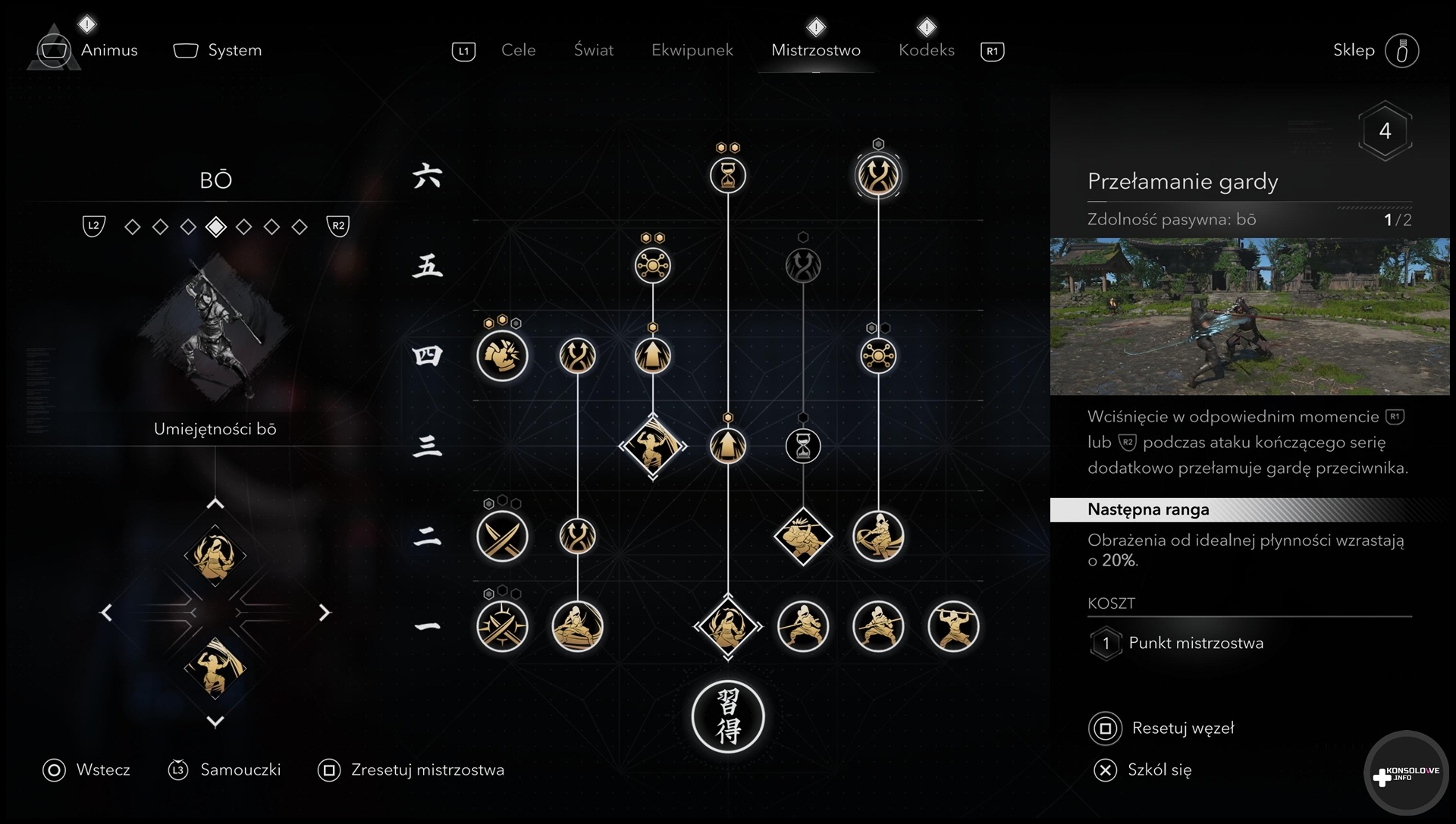
Task: Select the fist strike skill node
Action: pyautogui.click(x=502, y=356)
